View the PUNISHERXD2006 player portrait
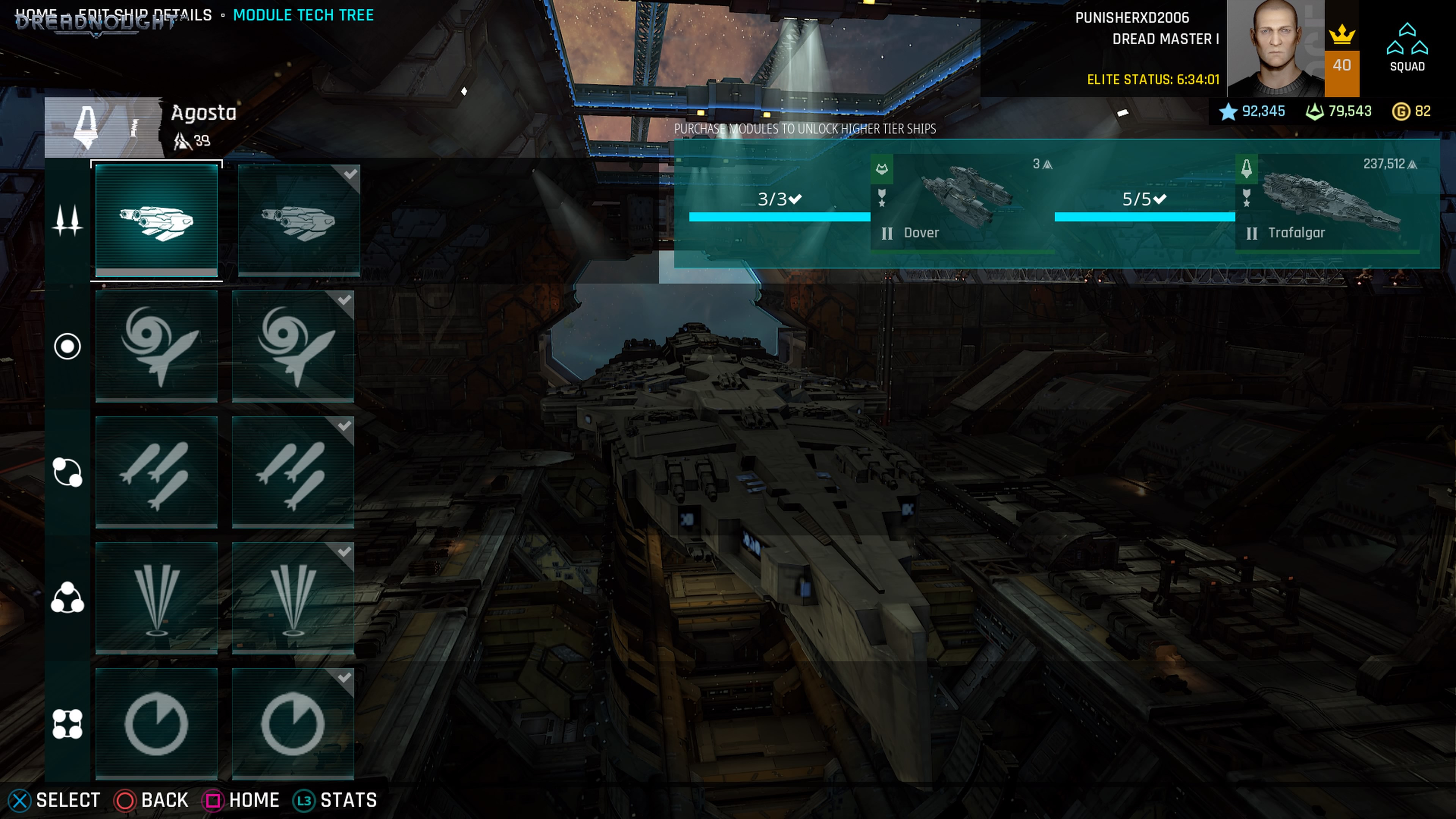1456x819 pixels. click(1275, 47)
